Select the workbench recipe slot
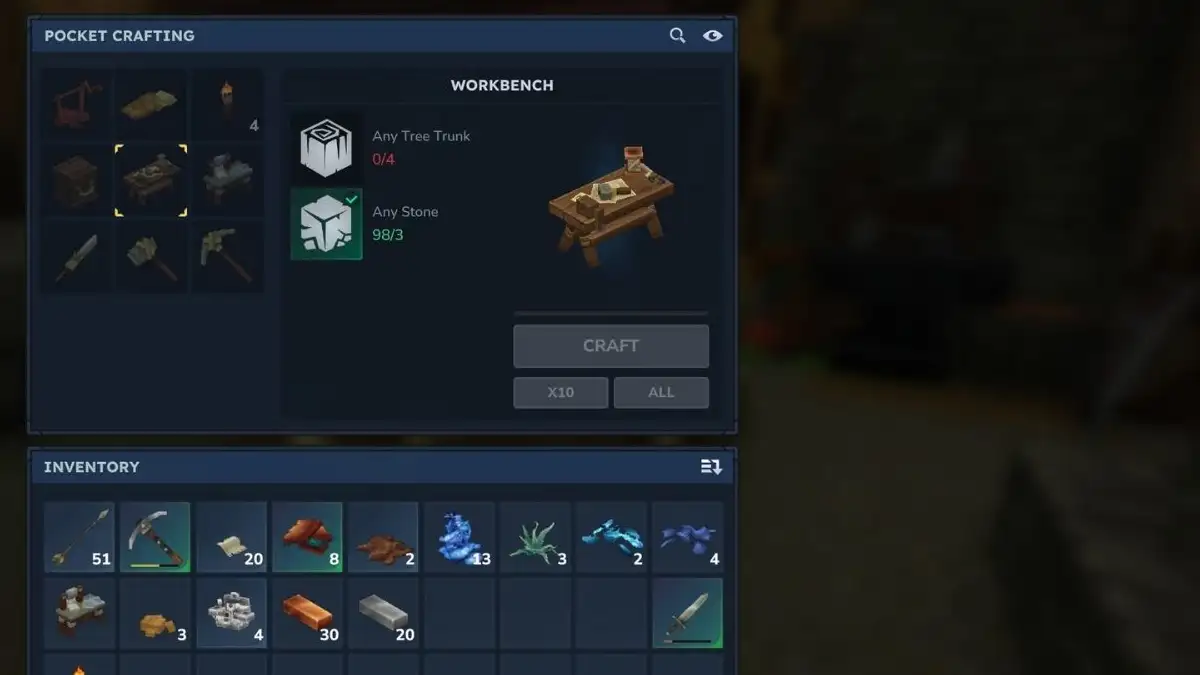1200x675 pixels. coord(151,180)
